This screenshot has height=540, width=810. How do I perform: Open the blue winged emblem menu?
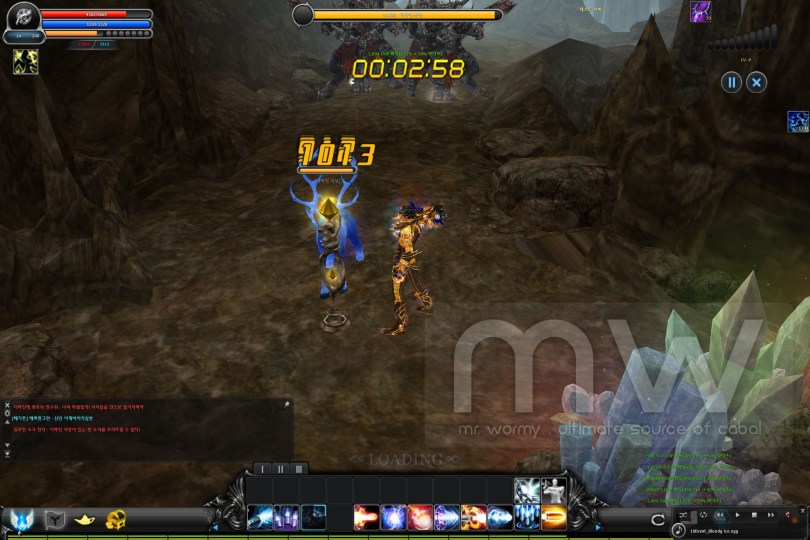[x=22, y=519]
